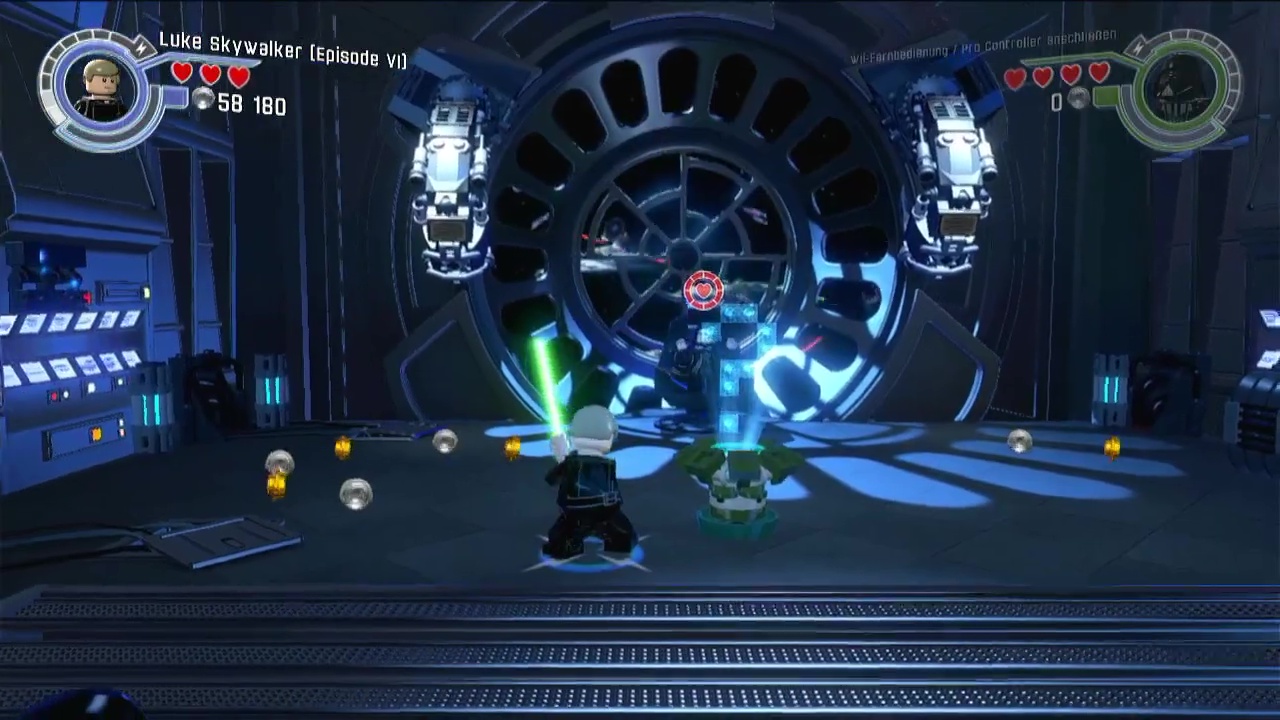Image resolution: width=1280 pixels, height=720 pixels.
Task: Select the Luke Skywalker character portrait
Action: pos(102,89)
